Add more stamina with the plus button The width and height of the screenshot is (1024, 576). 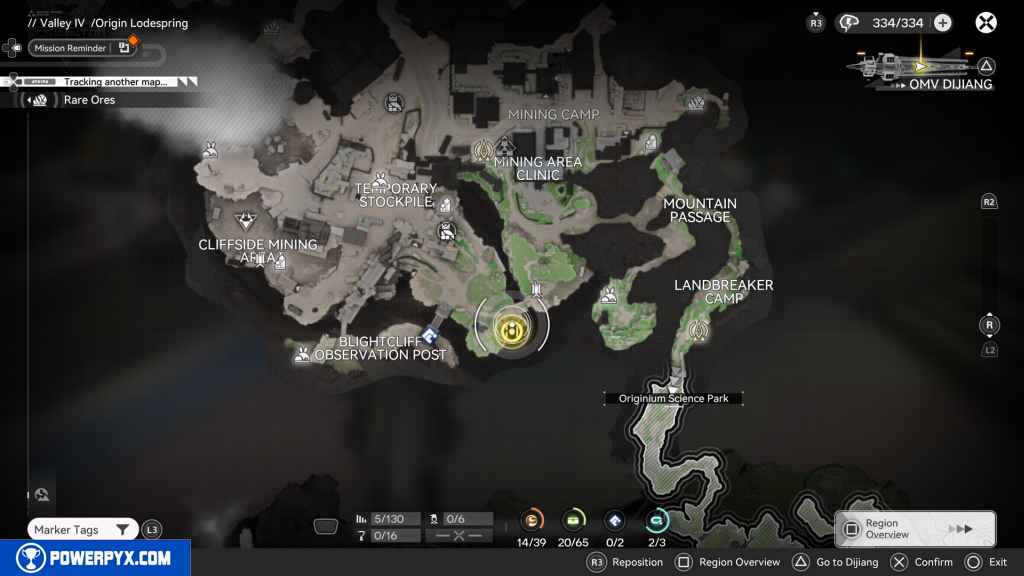click(942, 23)
